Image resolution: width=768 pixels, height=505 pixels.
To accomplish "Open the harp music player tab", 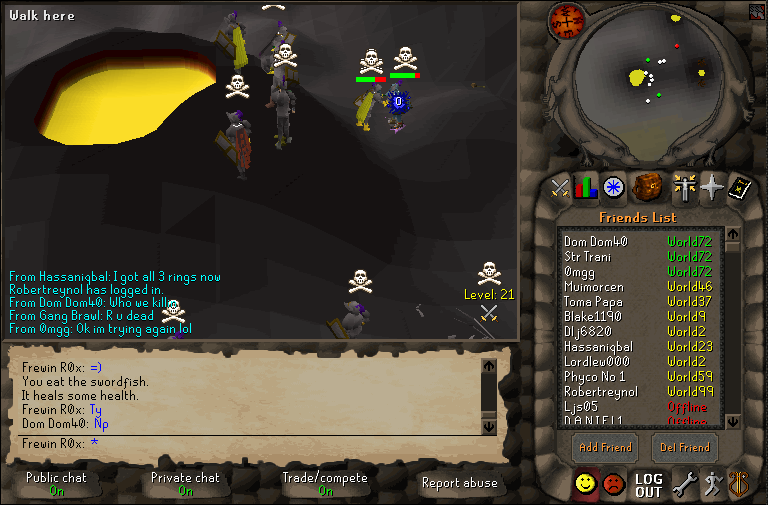I will 738,485.
